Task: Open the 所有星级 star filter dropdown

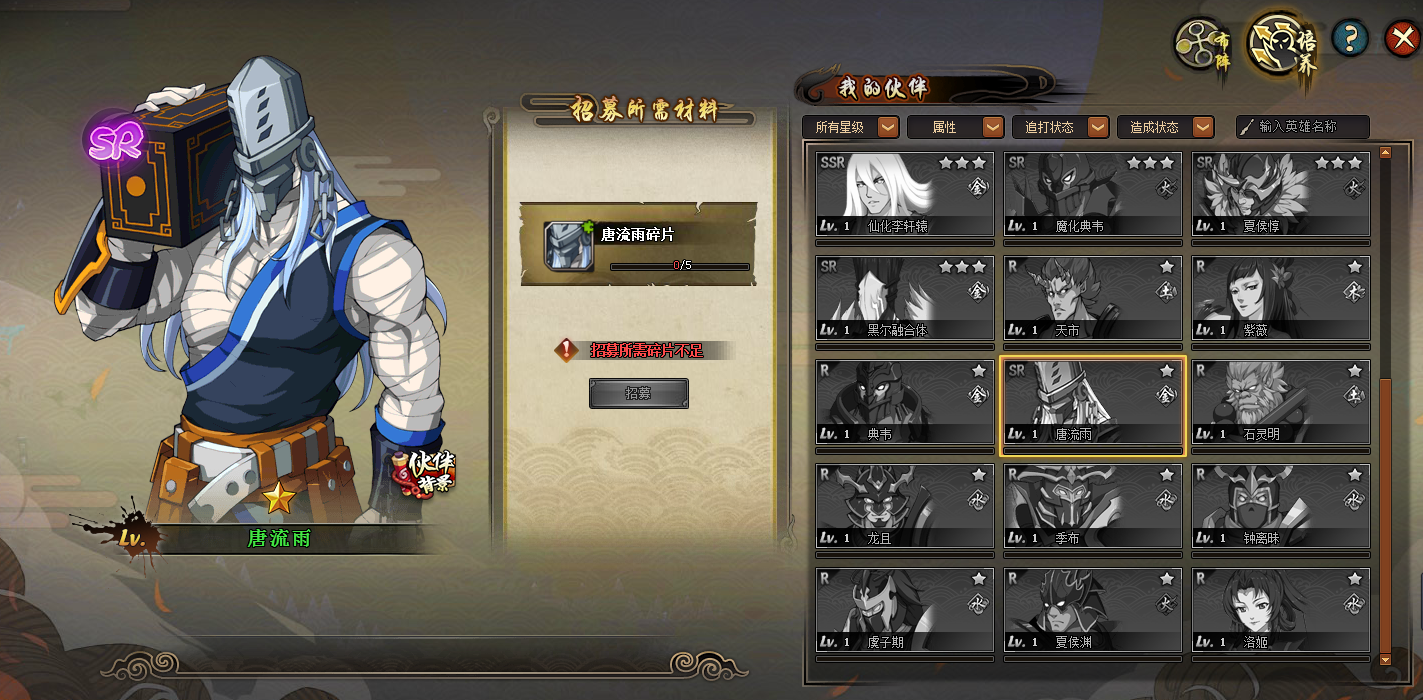Action: click(x=850, y=127)
